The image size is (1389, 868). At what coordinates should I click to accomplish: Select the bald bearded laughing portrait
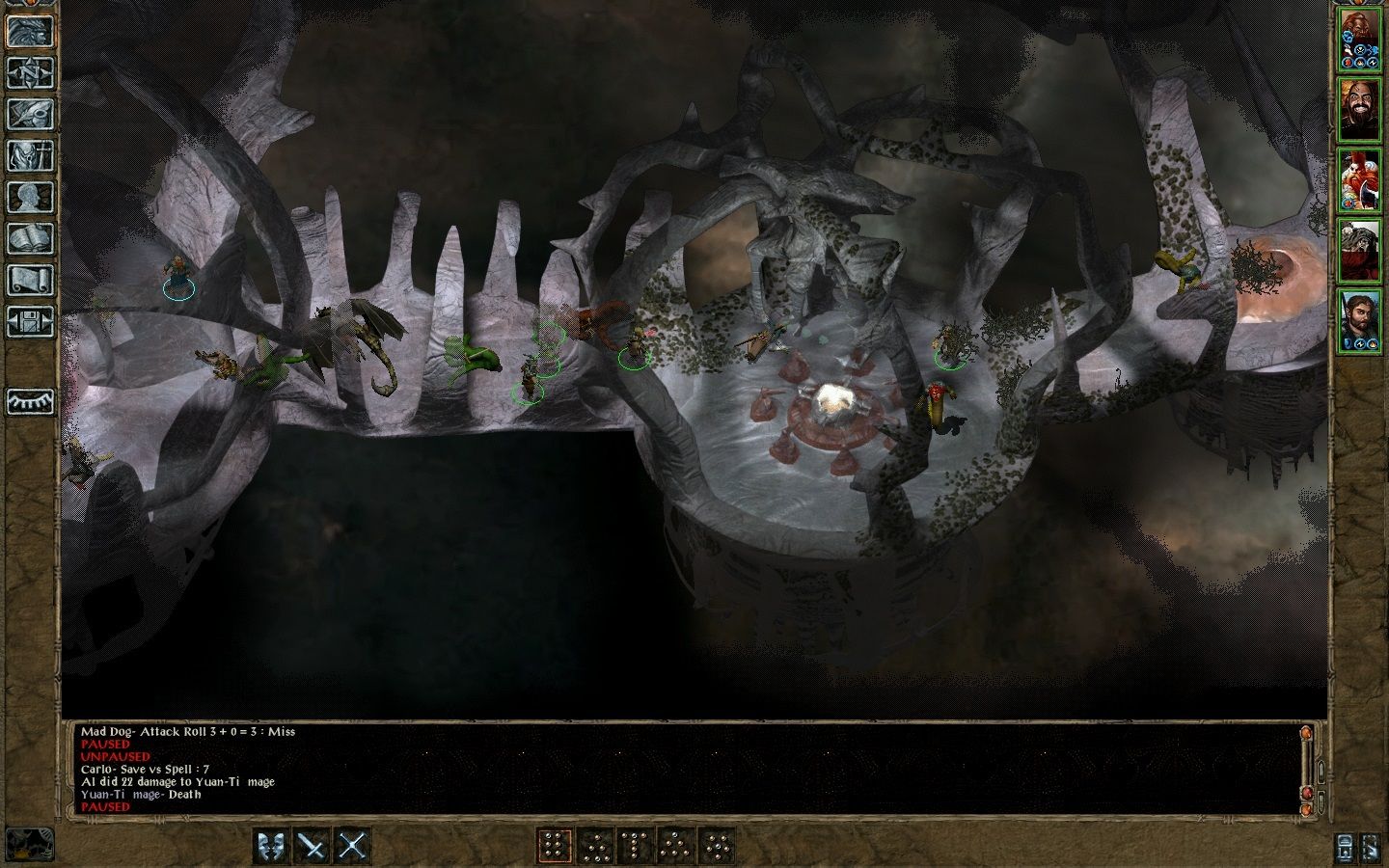pos(1358,110)
